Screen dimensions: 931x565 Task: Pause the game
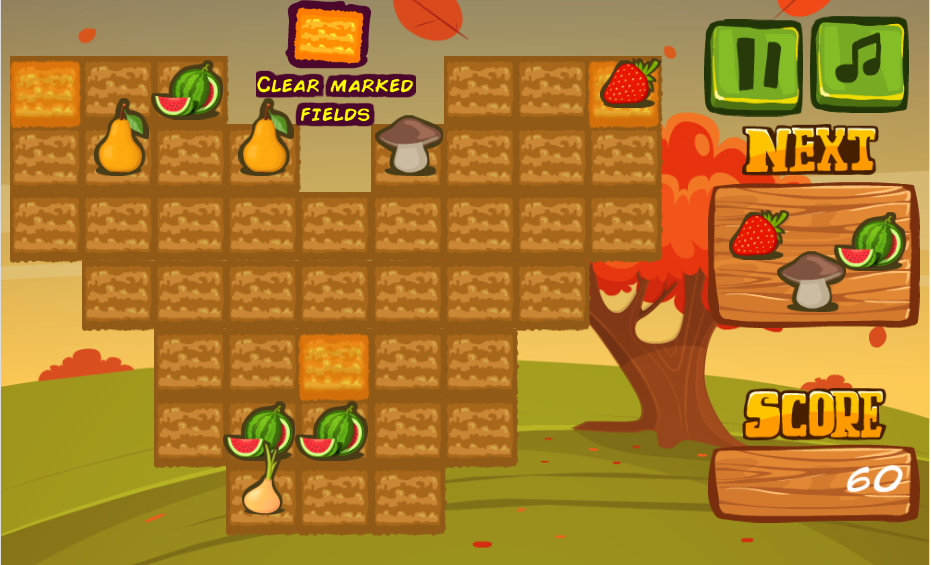[756, 65]
